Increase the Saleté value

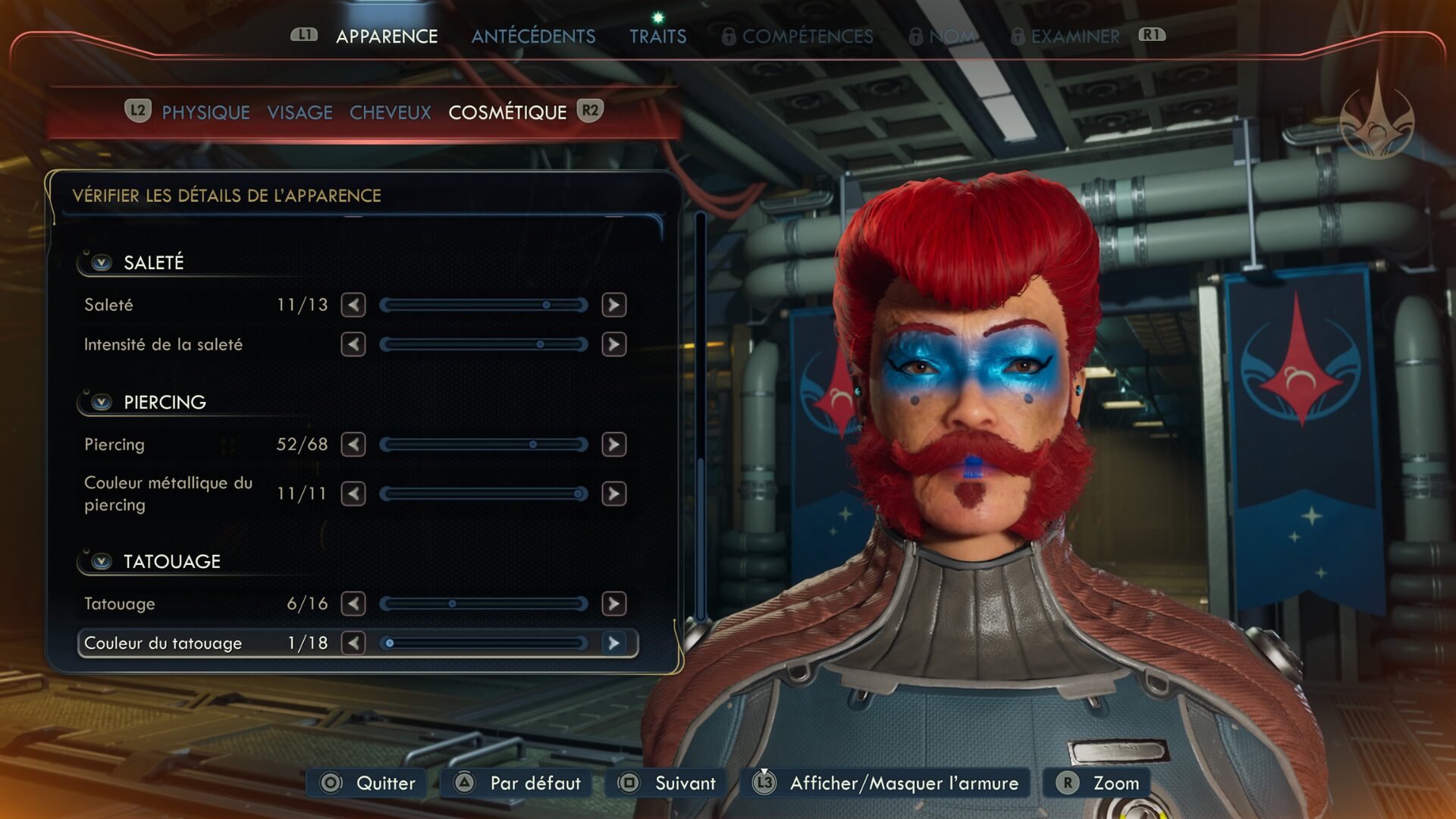[x=613, y=305]
